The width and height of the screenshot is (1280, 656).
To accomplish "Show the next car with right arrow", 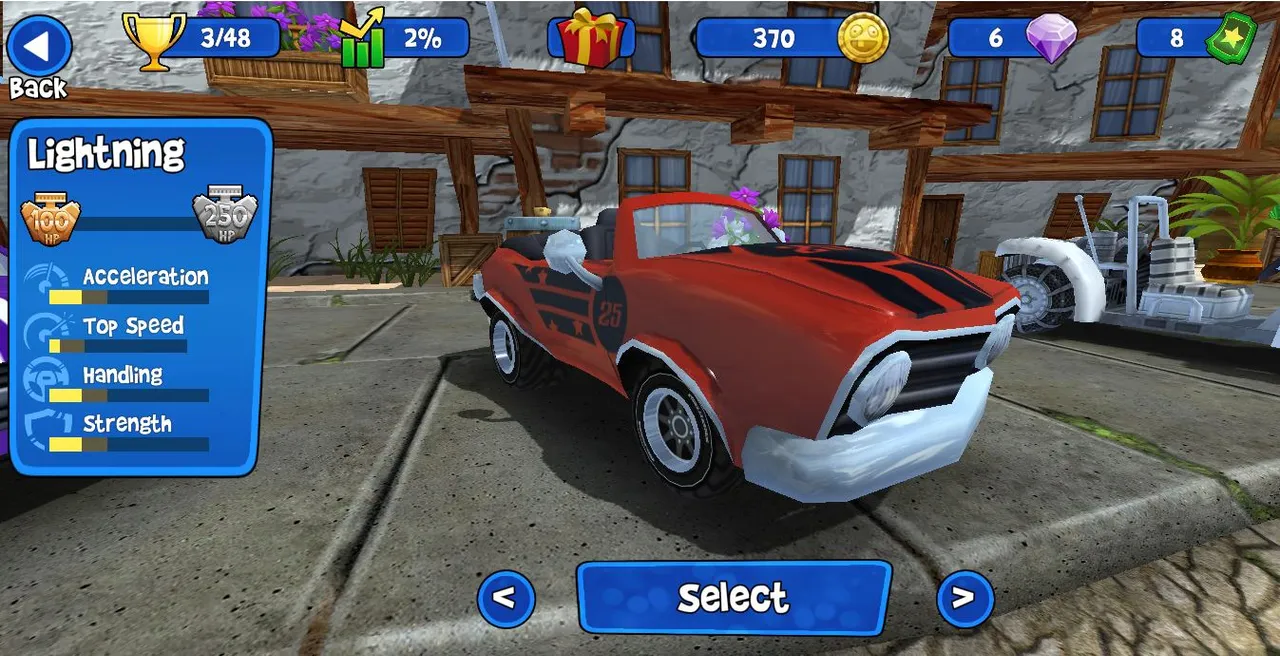I will [x=964, y=598].
